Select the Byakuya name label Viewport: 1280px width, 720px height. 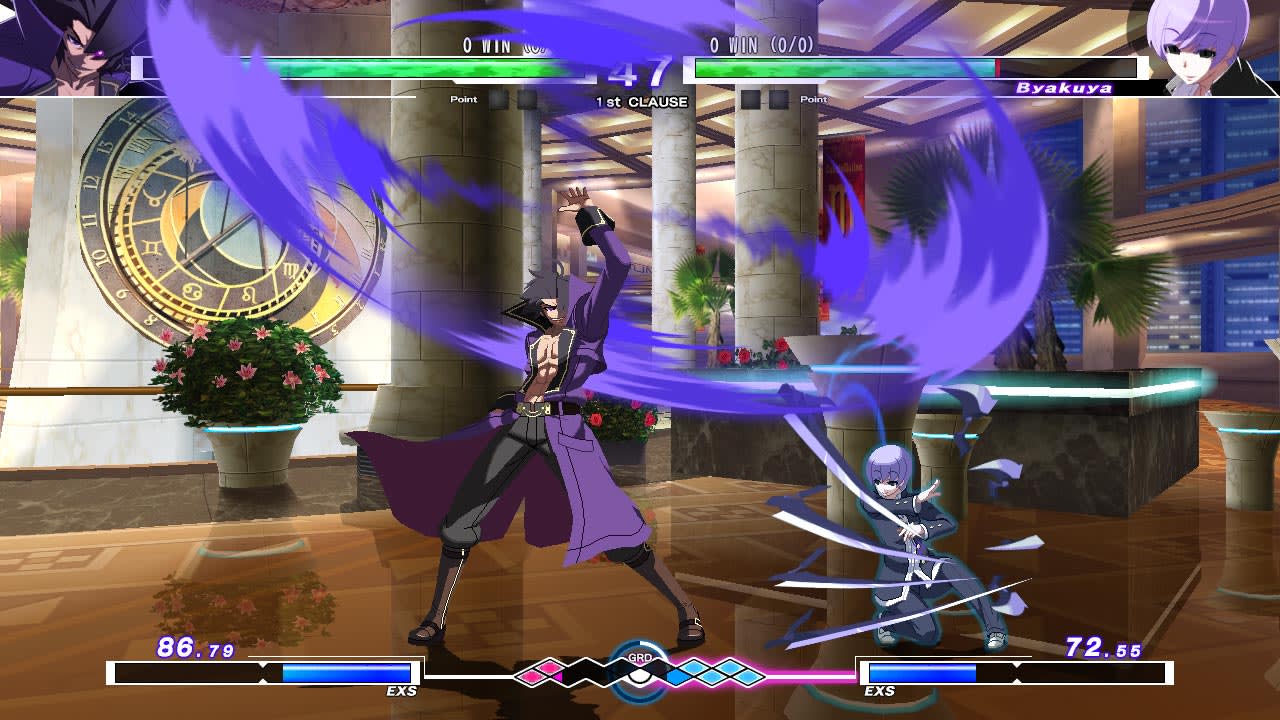[1064, 88]
